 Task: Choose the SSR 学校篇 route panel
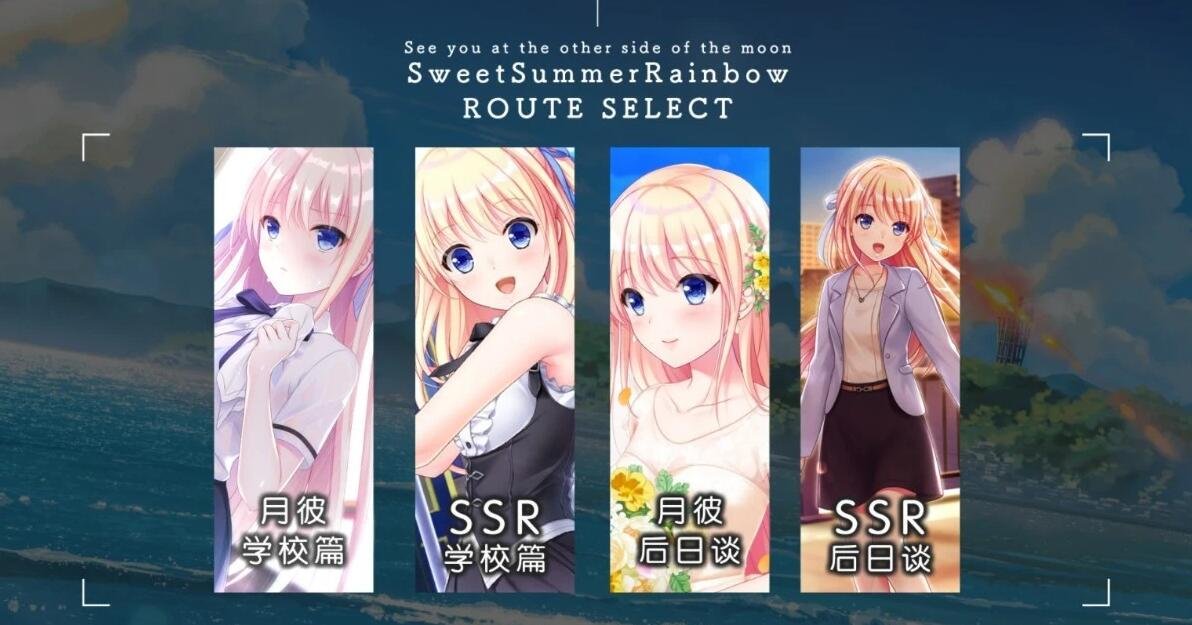tap(494, 369)
